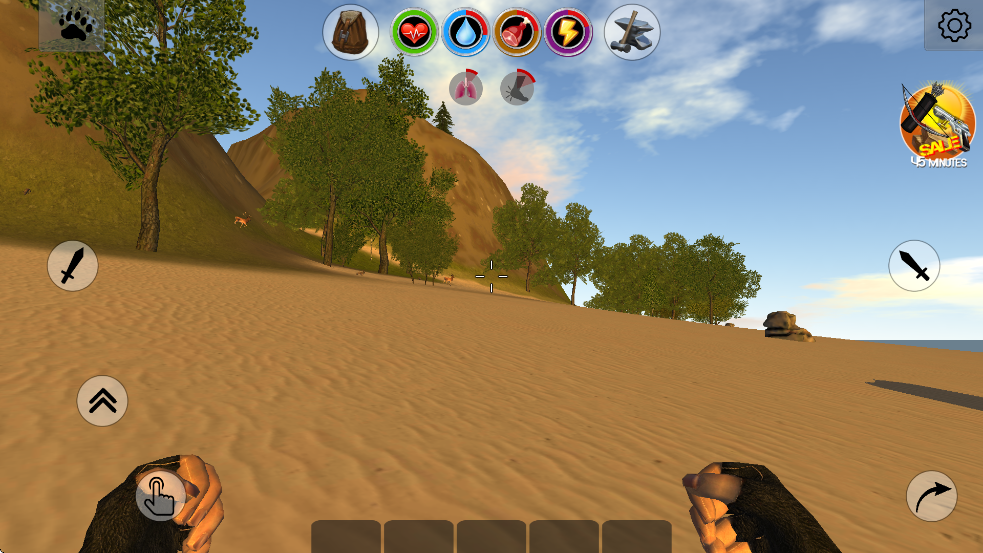Image resolution: width=983 pixels, height=553 pixels.
Task: Attack with the right sword button
Action: (914, 266)
